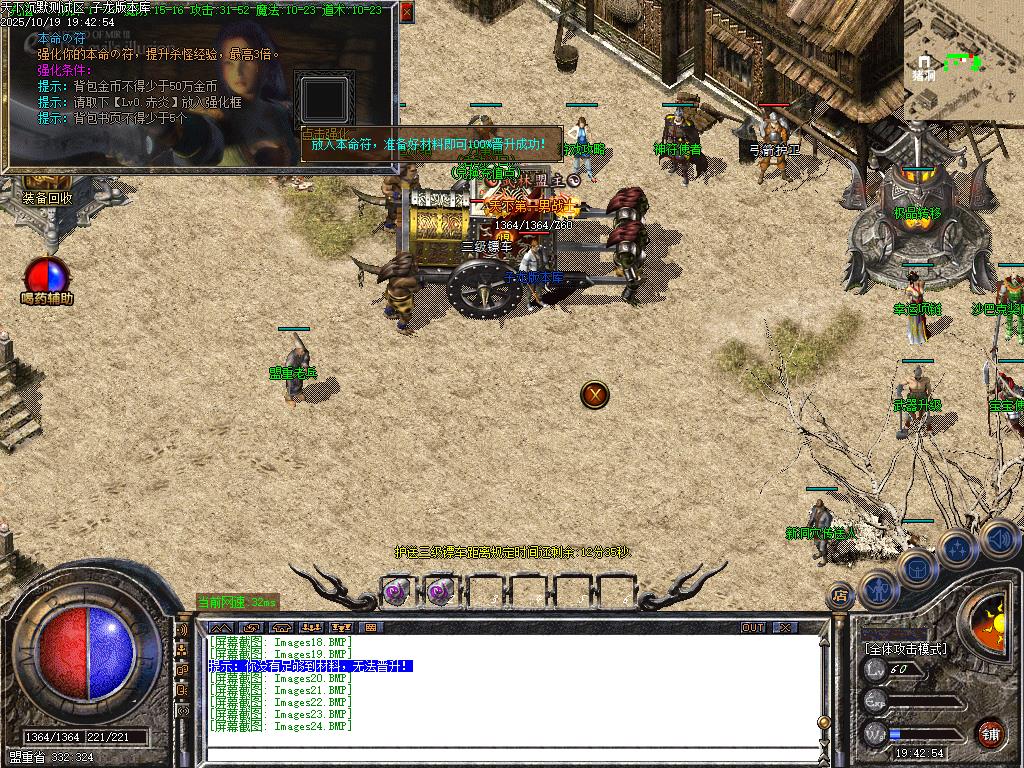
Task: Click the 铺 stall button
Action: pos(990,733)
